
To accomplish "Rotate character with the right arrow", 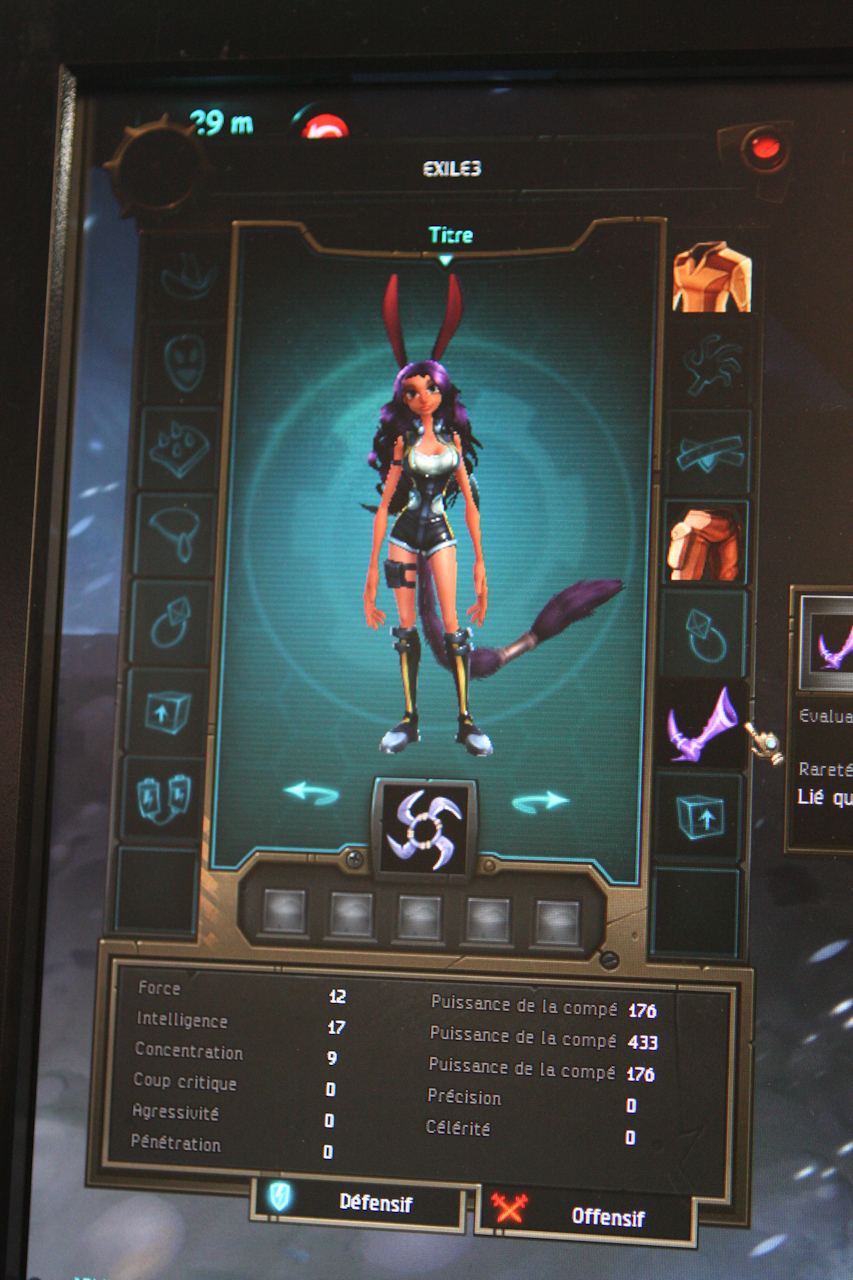I will [540, 801].
